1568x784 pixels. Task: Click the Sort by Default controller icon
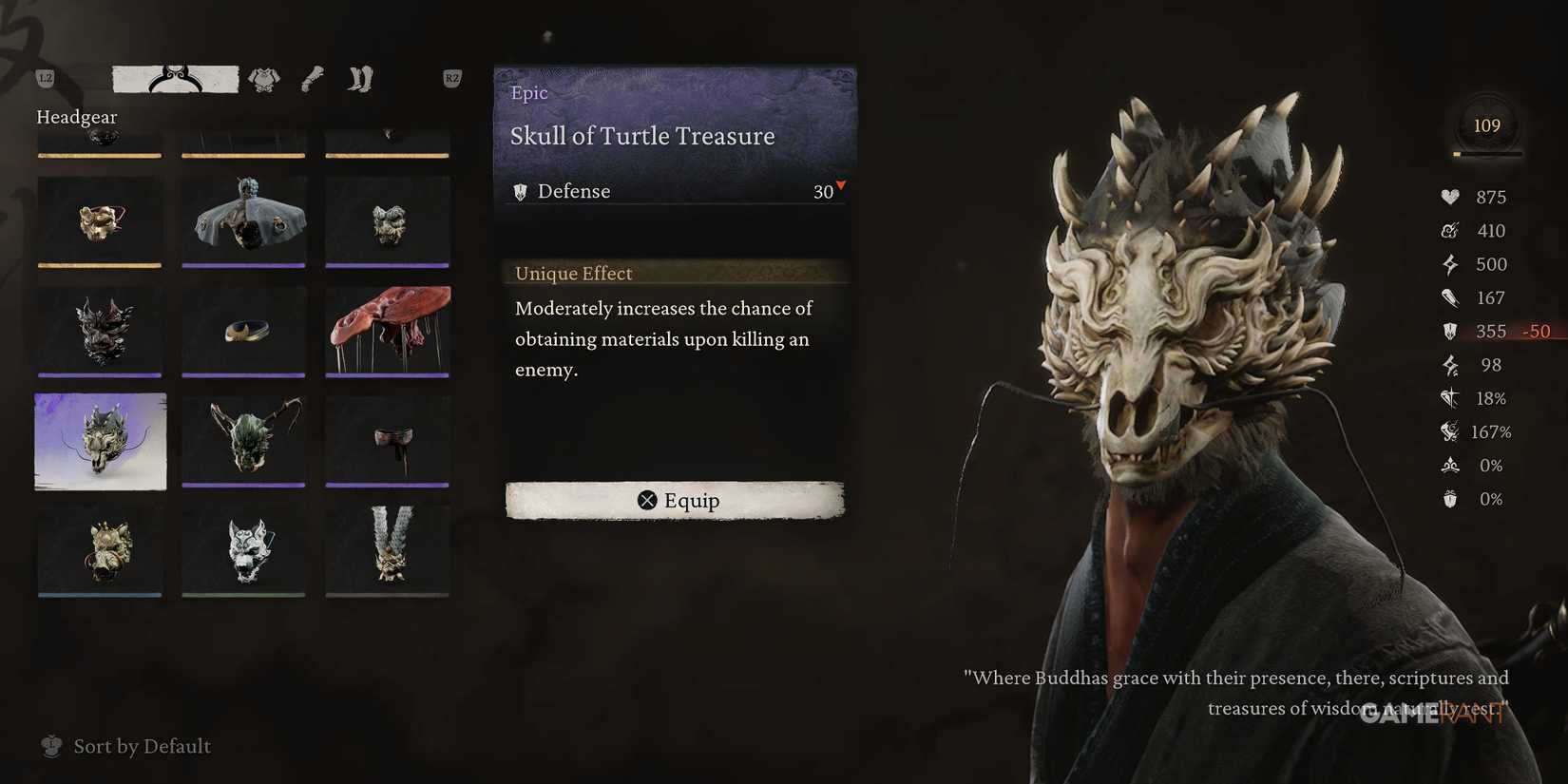click(x=51, y=747)
